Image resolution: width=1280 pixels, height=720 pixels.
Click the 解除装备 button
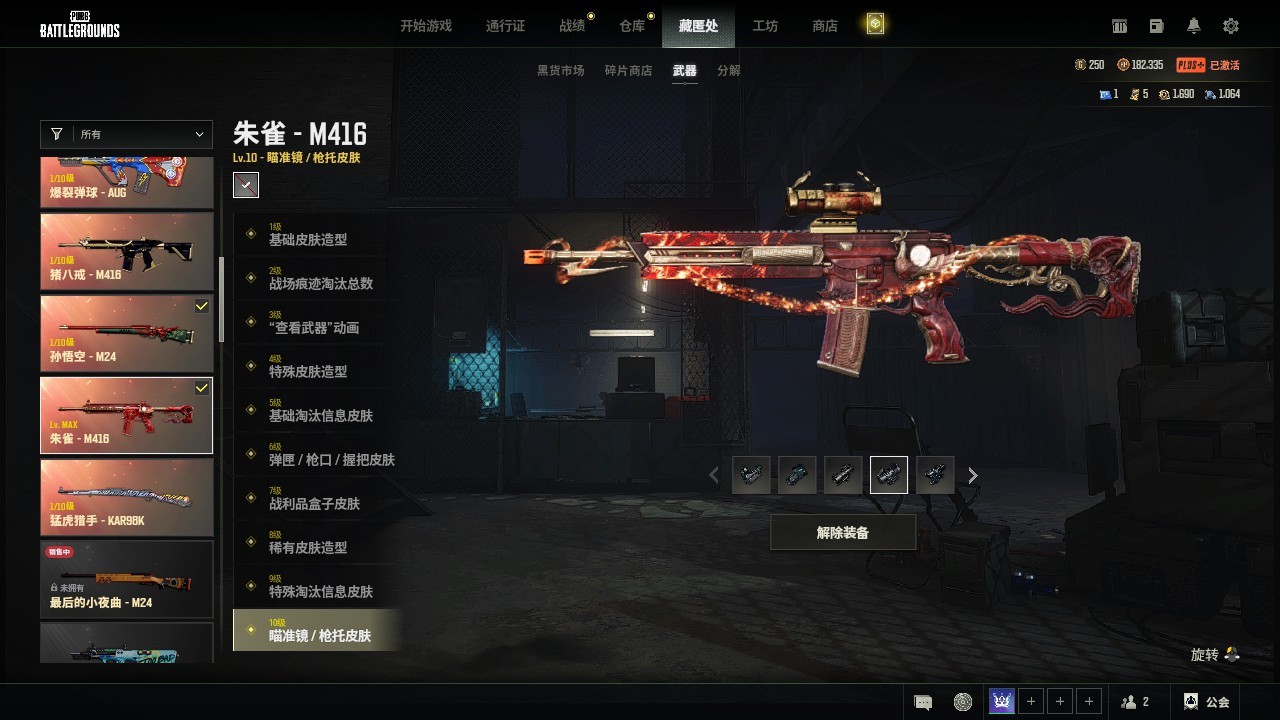pyautogui.click(x=842, y=533)
